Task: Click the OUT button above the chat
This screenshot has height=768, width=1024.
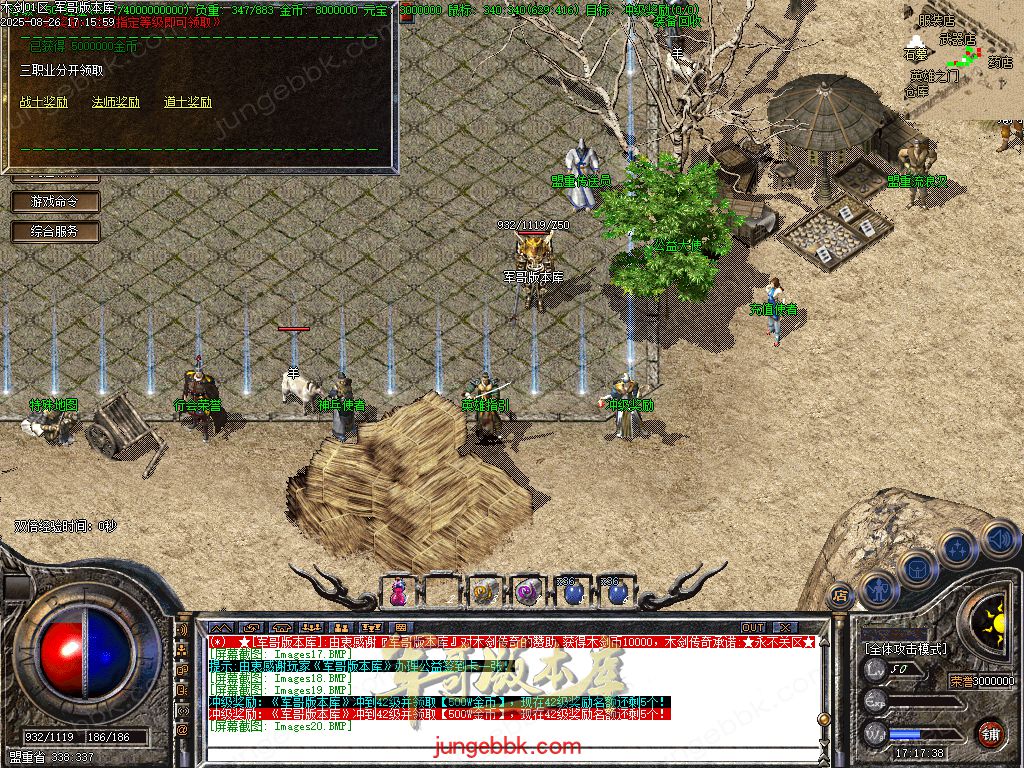Action: (x=753, y=627)
